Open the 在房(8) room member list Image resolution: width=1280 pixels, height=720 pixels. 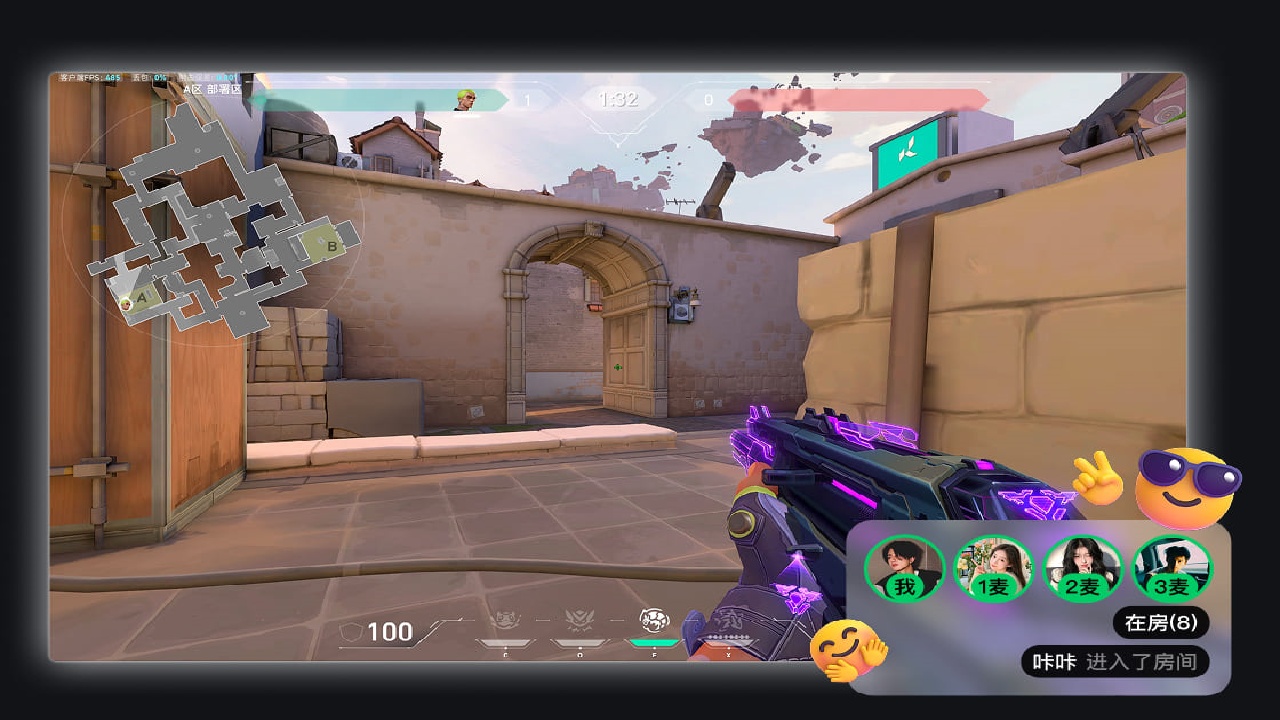1160,623
